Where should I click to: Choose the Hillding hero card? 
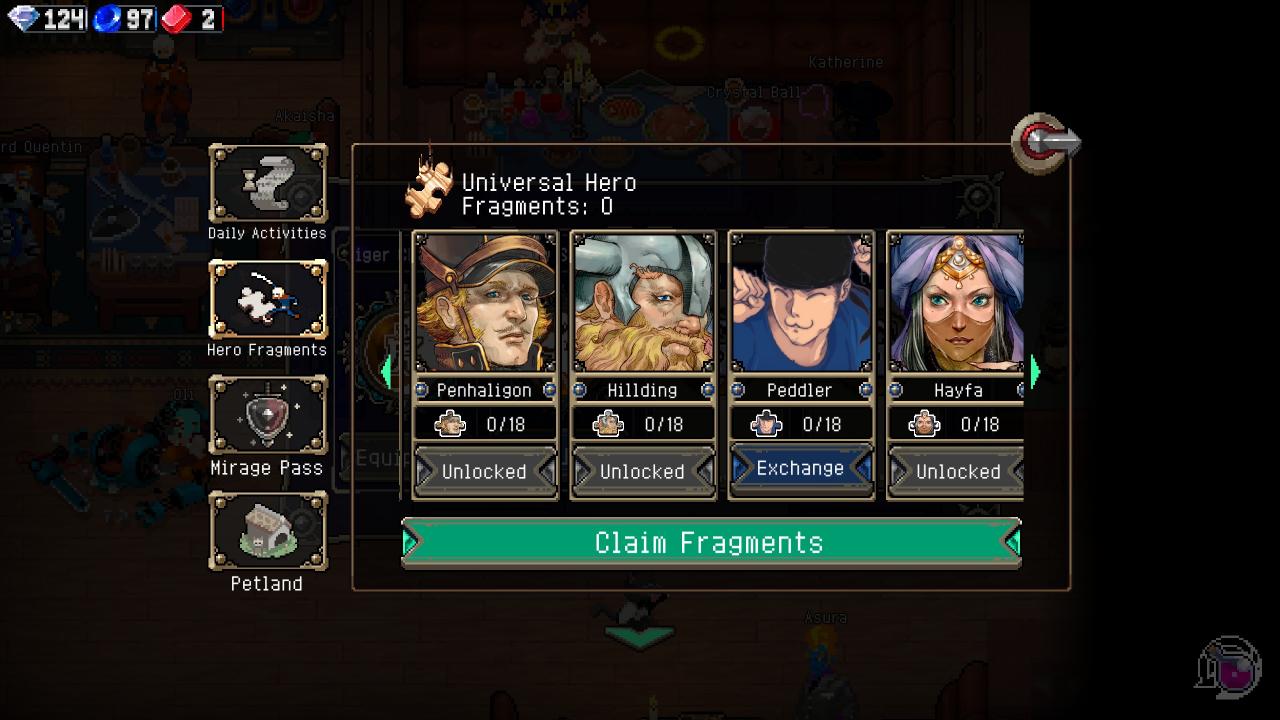click(x=643, y=303)
